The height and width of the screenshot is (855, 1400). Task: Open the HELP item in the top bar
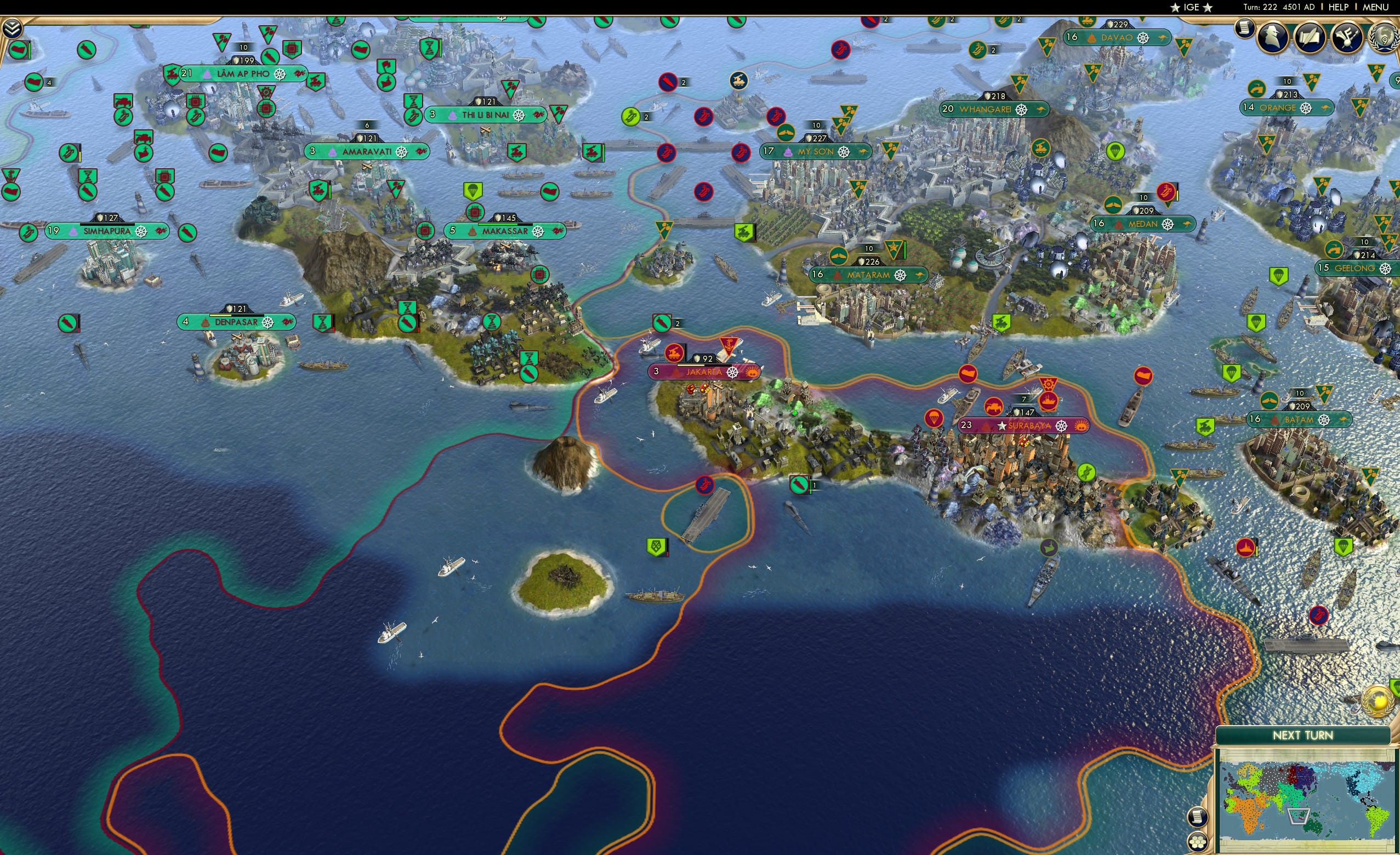click(1339, 7)
